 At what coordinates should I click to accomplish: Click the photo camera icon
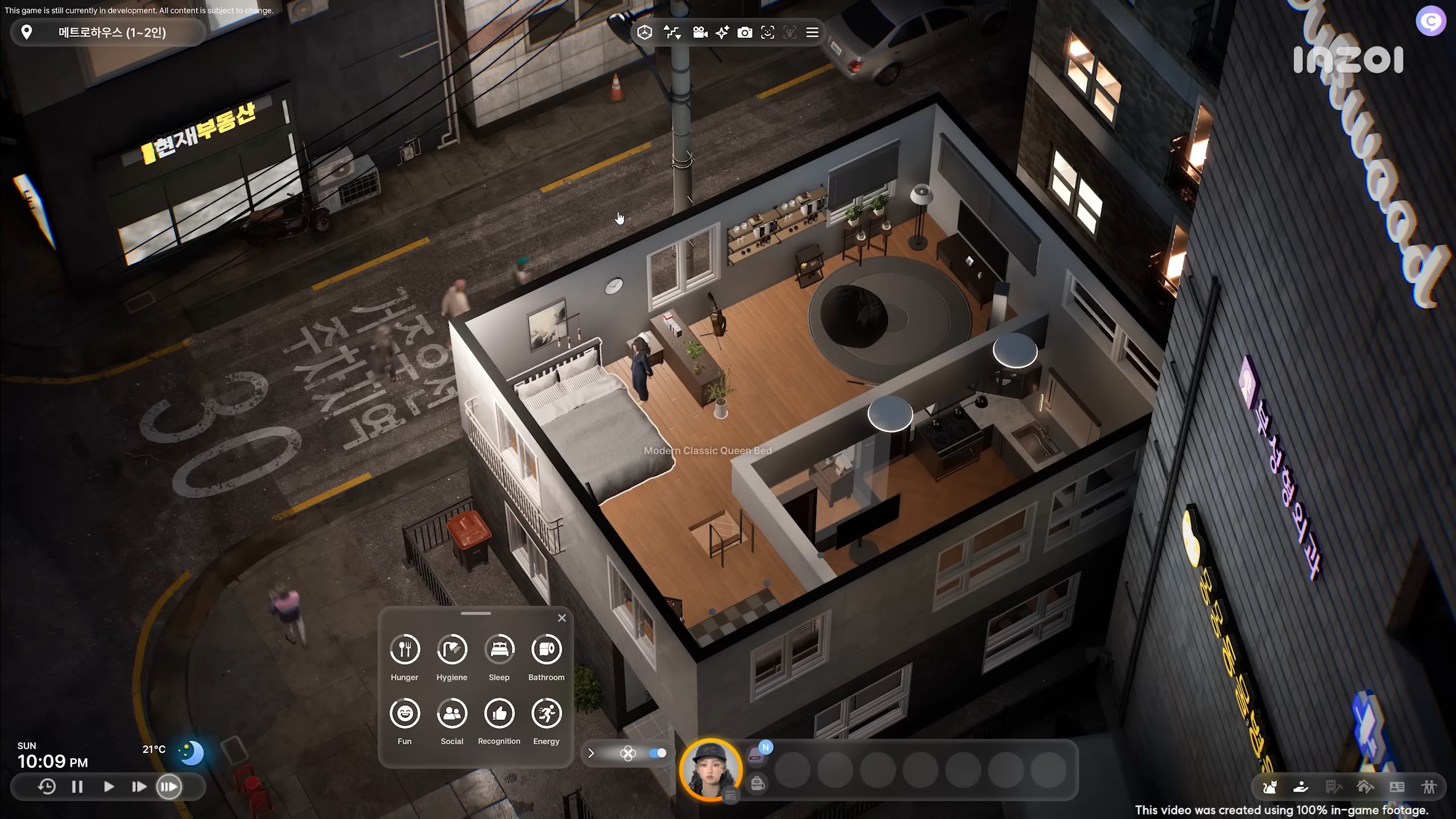point(744,32)
